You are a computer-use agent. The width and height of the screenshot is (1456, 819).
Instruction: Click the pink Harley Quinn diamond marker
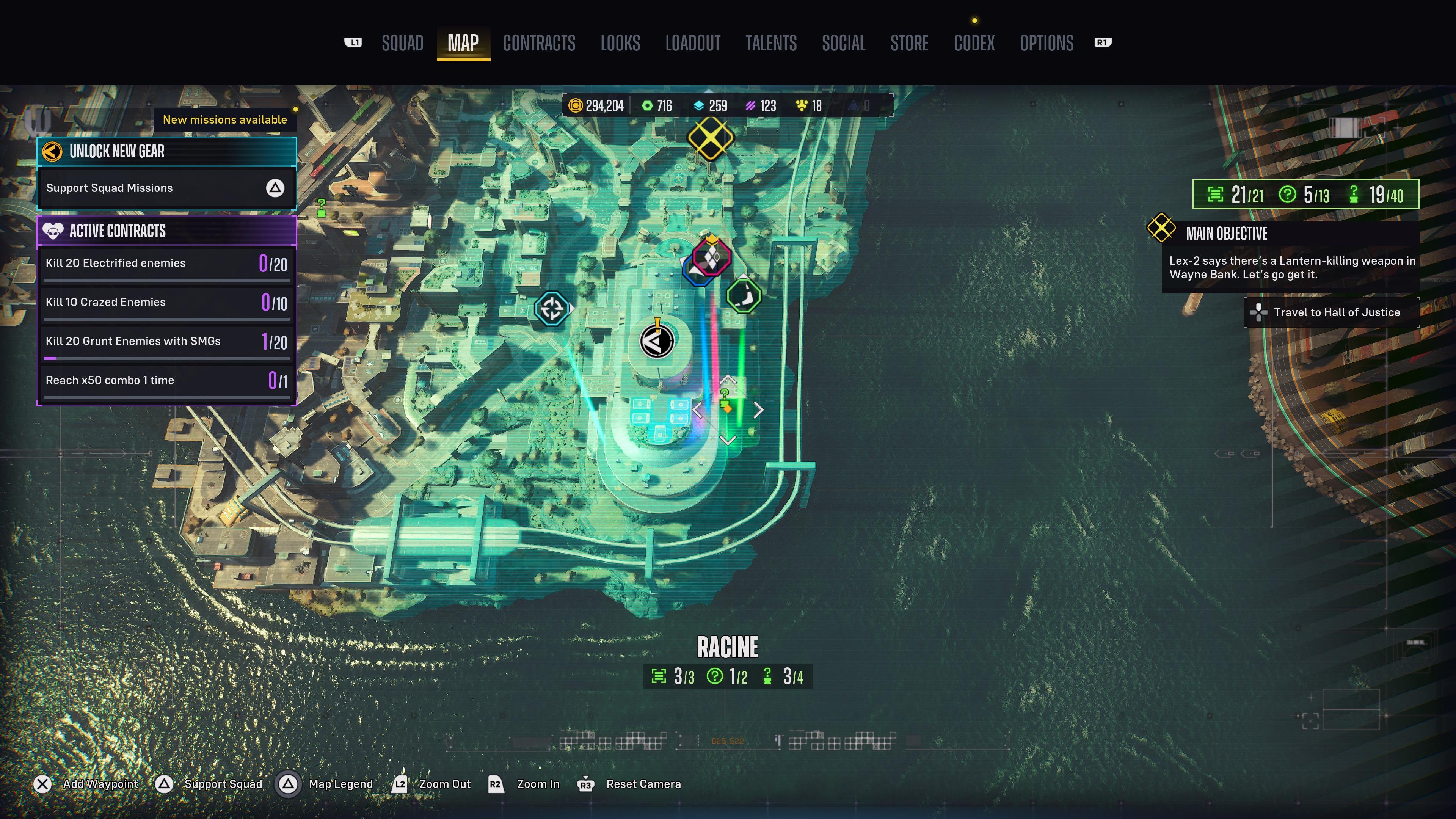(712, 257)
